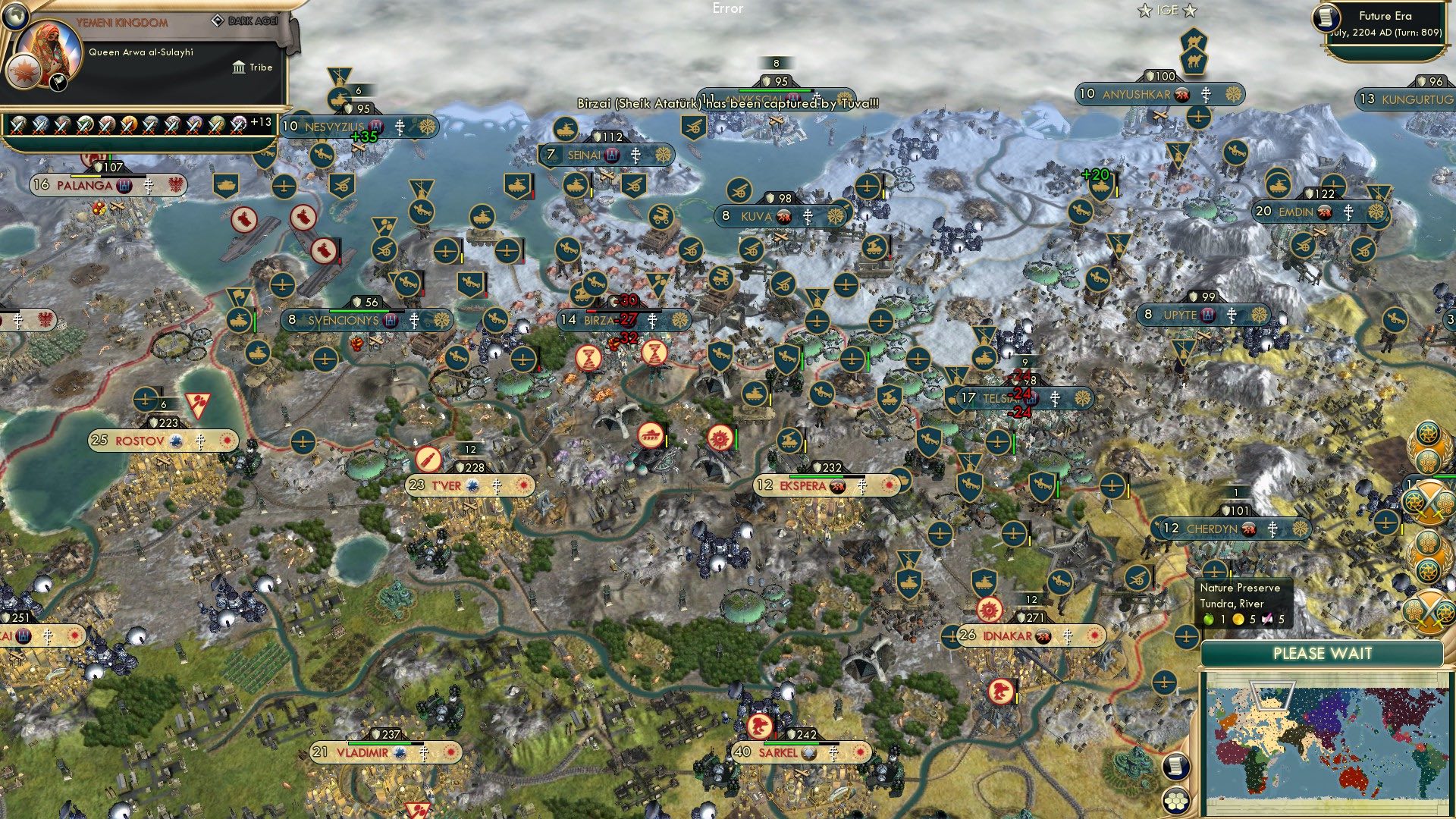Click the laurel wreath victory notification badge
The width and height of the screenshot is (1456, 819).
(1426, 447)
